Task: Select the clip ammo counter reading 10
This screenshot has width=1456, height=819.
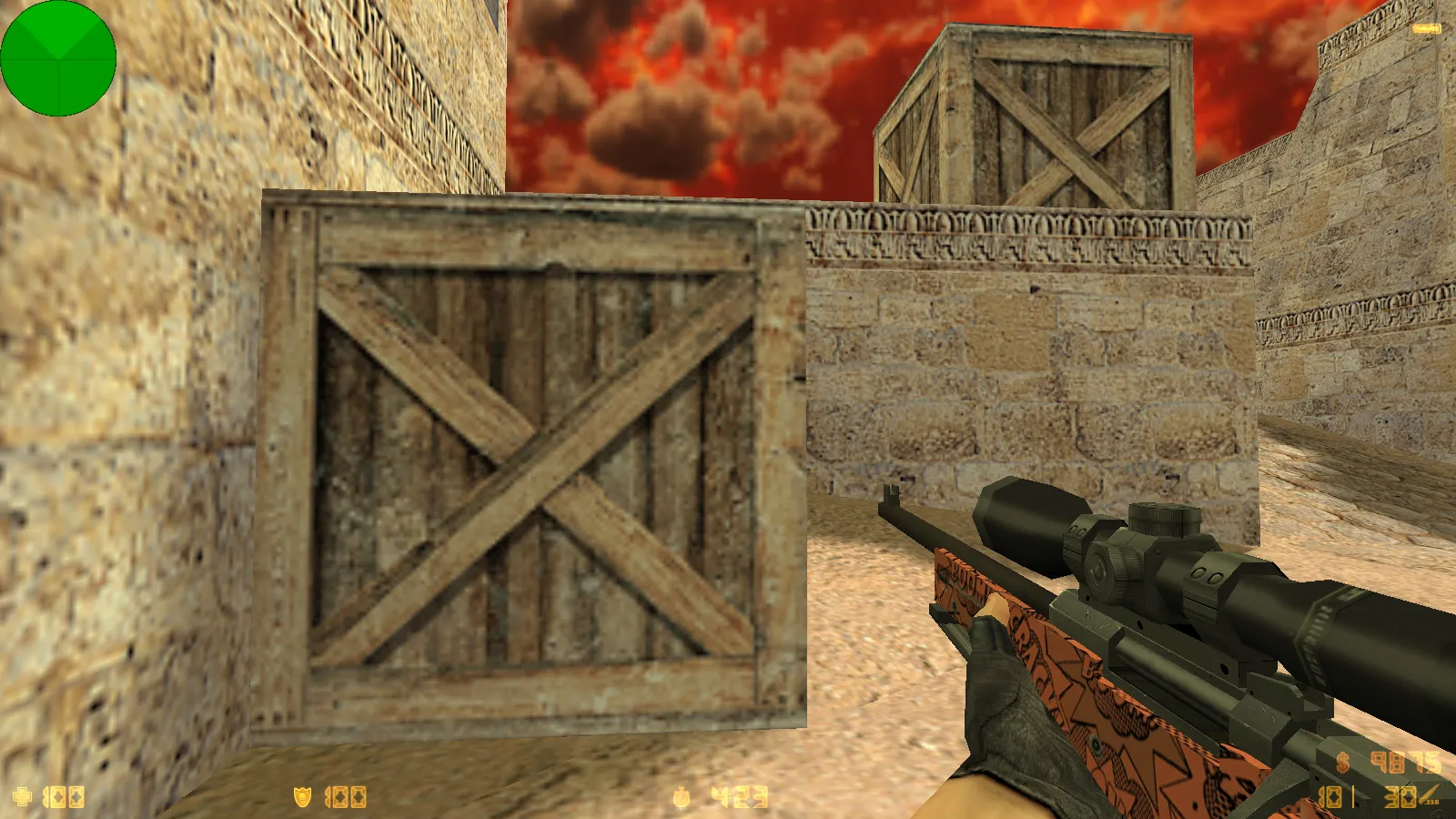Action: point(1330,797)
